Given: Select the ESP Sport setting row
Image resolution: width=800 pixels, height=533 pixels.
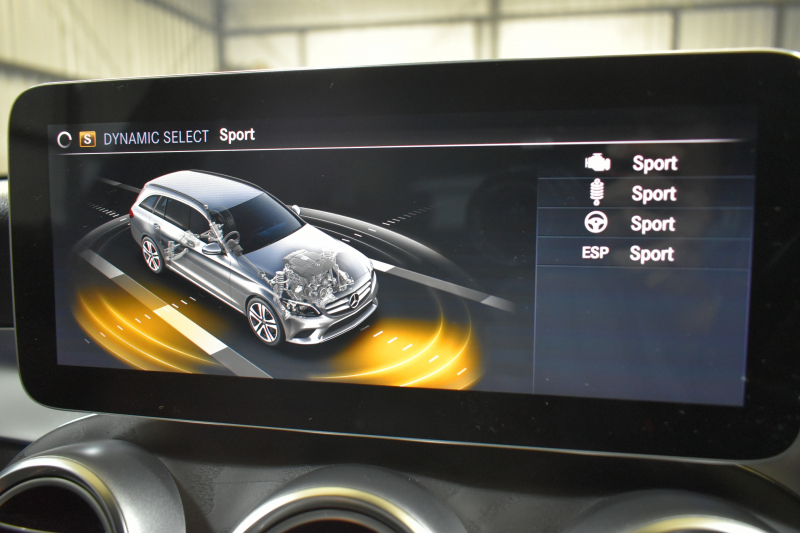Looking at the screenshot, I should [x=645, y=254].
